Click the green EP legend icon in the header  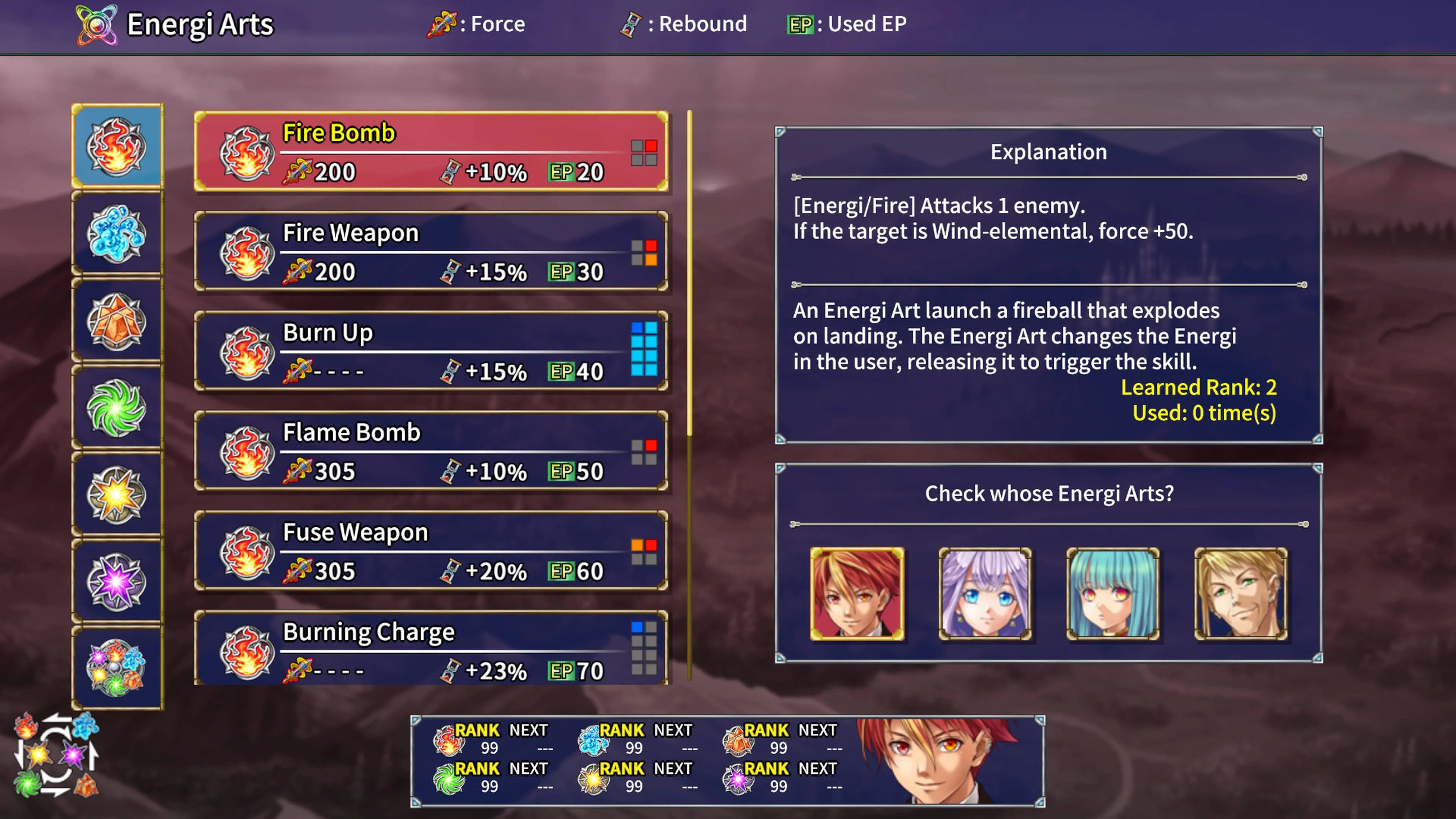coord(800,24)
